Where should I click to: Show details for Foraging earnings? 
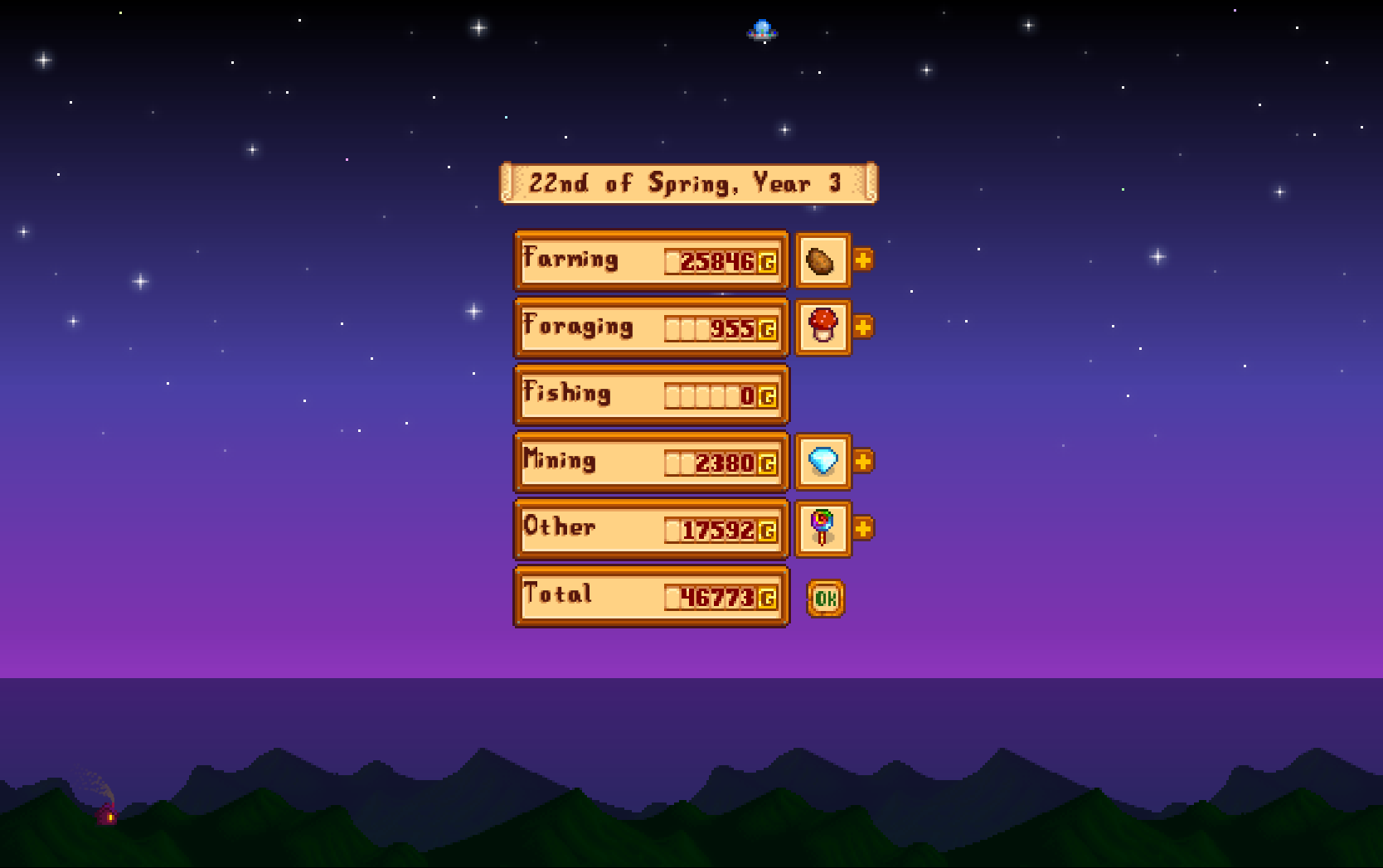(x=863, y=327)
